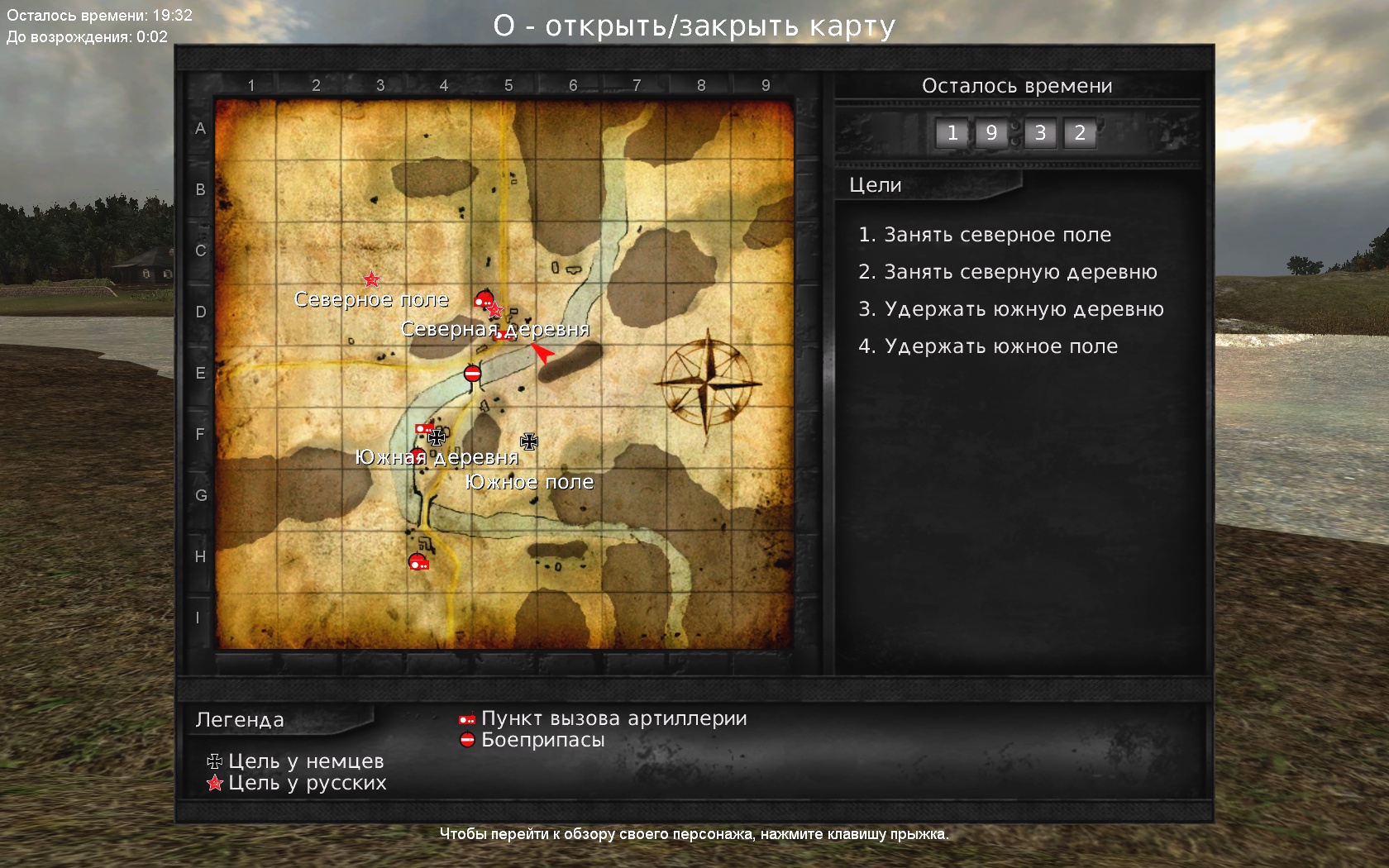The width and height of the screenshot is (1389, 868).
Task: Choose objective 'Удержать южное поле' in the list
Action: 988,346
